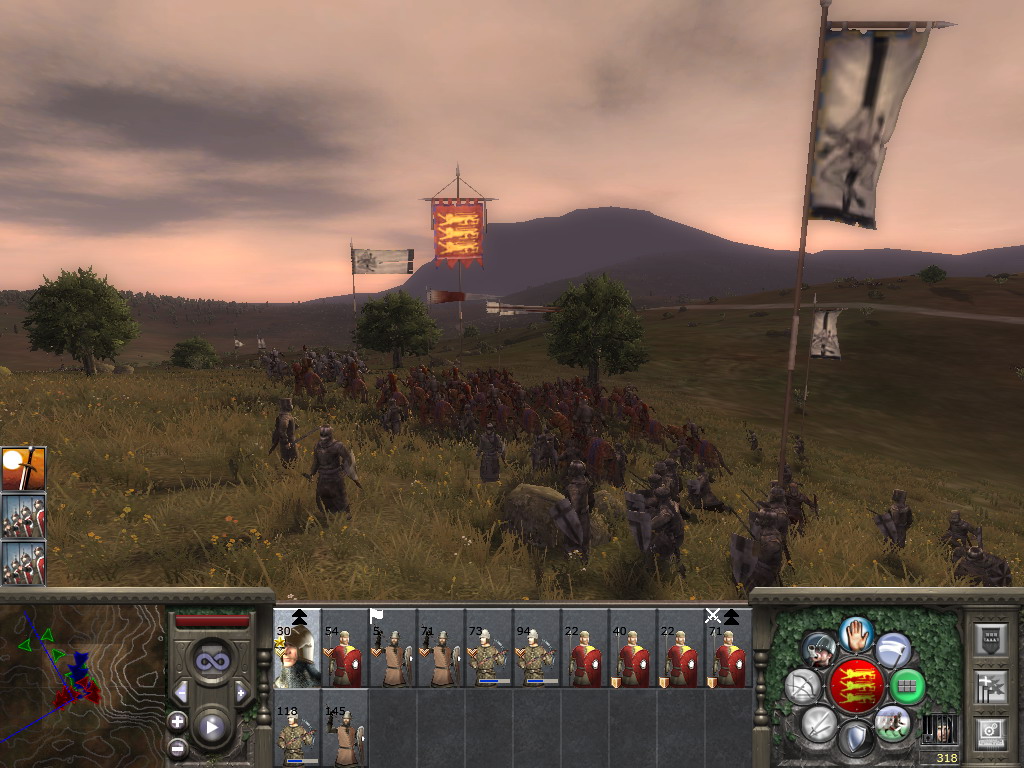
Task: Select the archer unit card numbered 94
Action: pyautogui.click(x=537, y=650)
